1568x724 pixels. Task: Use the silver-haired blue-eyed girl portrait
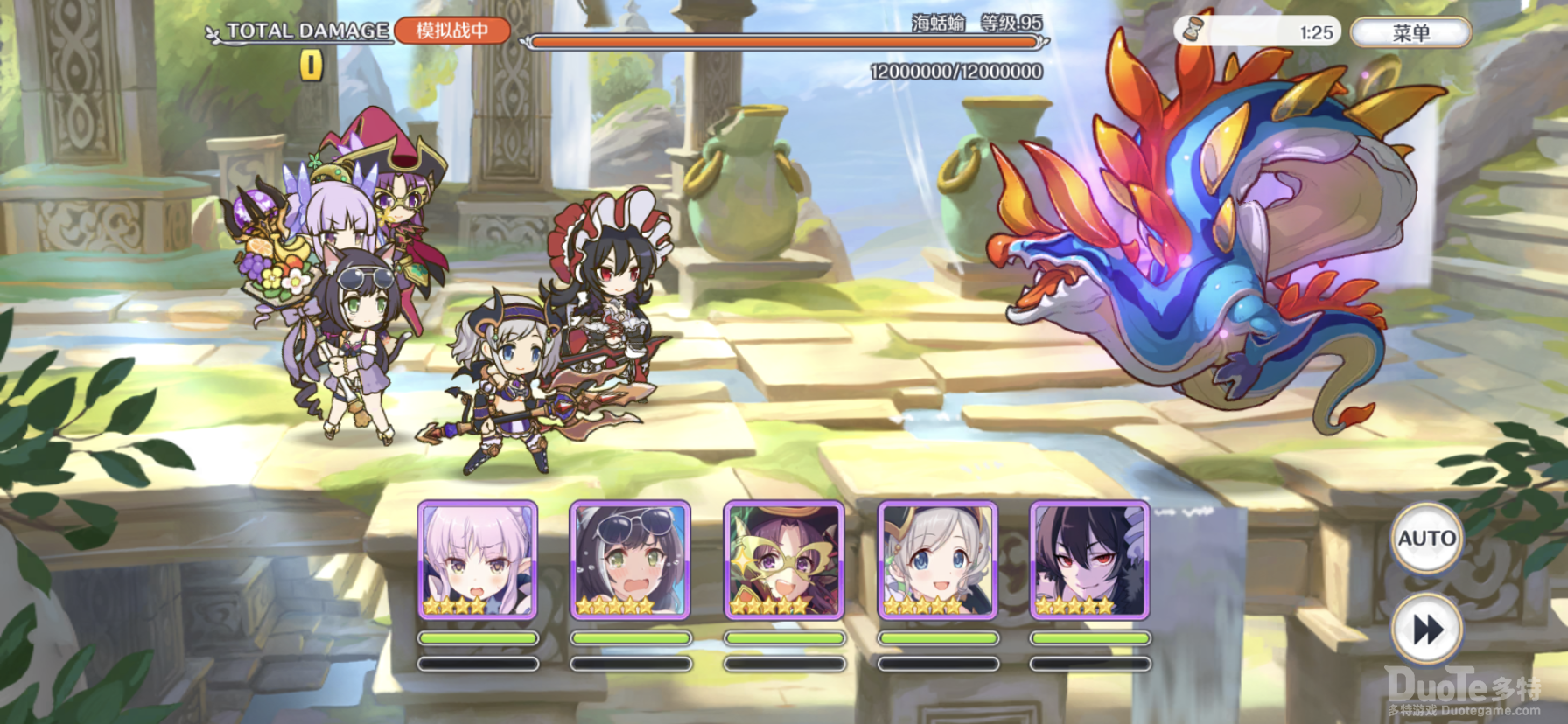pos(937,560)
